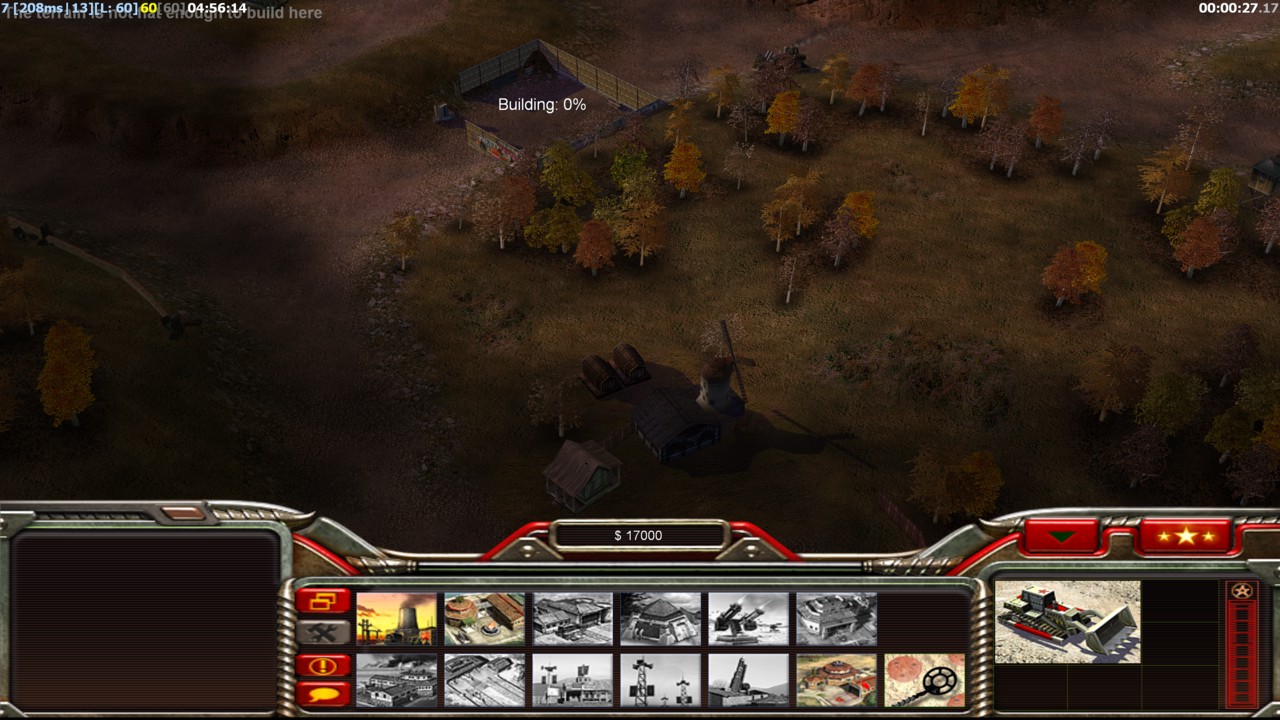Open the options menu with overlapping-windows button

tap(323, 601)
